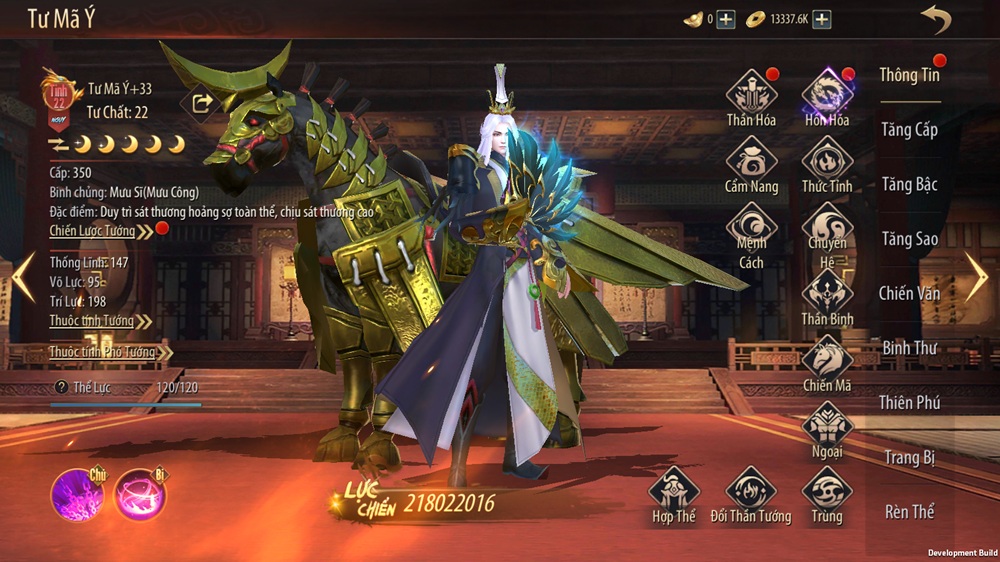The height and width of the screenshot is (562, 1000).
Task: Go back with the return arrow
Action: pyautogui.click(x=935, y=19)
